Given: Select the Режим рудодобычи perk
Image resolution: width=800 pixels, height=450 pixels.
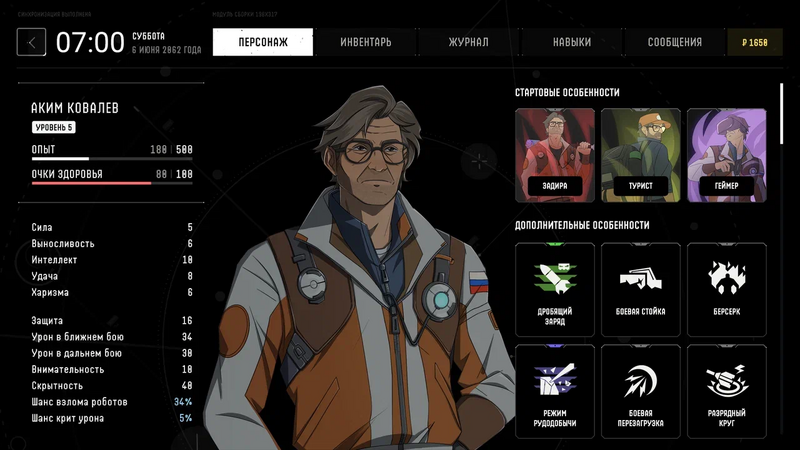Looking at the screenshot, I should click(x=554, y=392).
